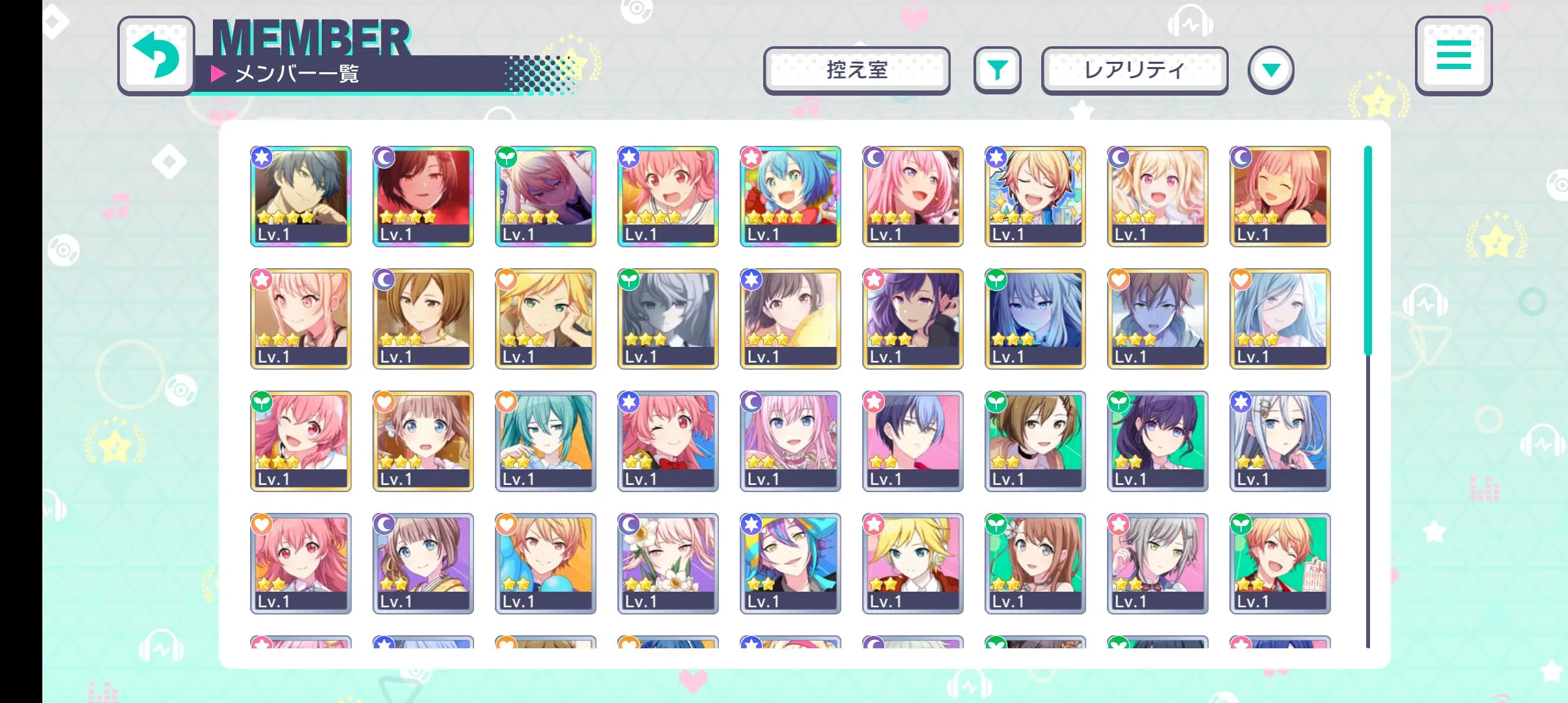Select the four-star red-background Meiko card

click(x=423, y=197)
